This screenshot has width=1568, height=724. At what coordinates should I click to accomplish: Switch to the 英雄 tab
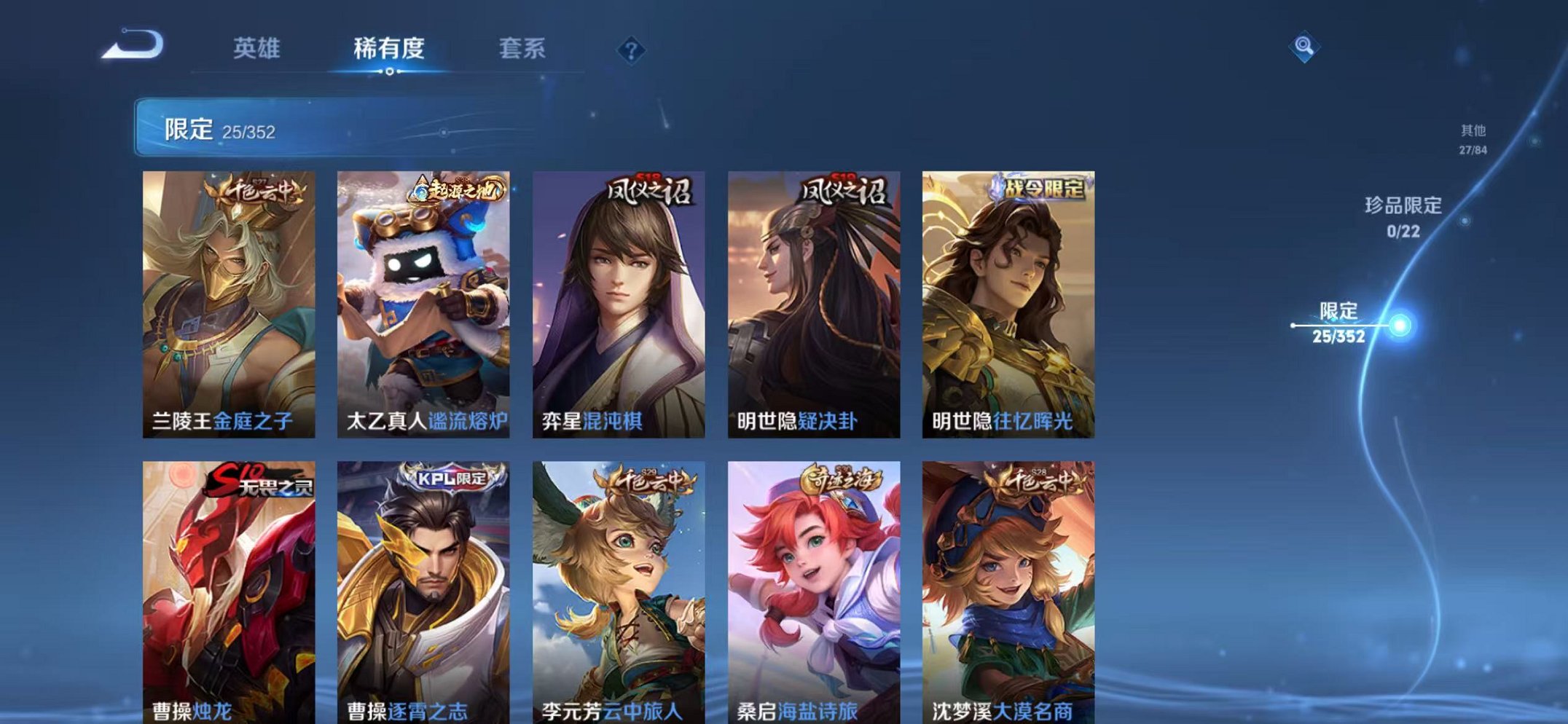(259, 49)
